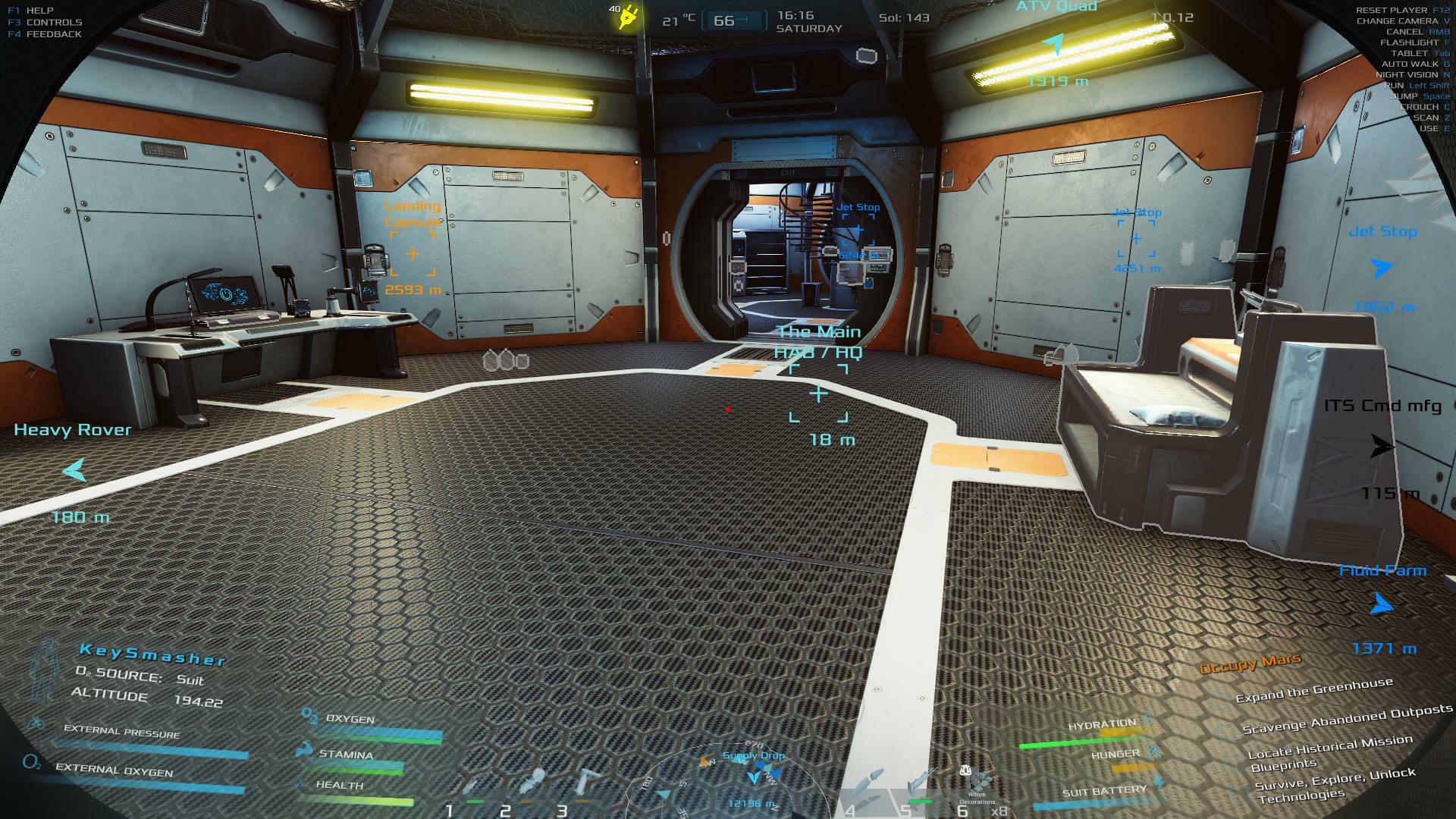
Task: Click the Heavy Rover direction arrow
Action: 74,470
